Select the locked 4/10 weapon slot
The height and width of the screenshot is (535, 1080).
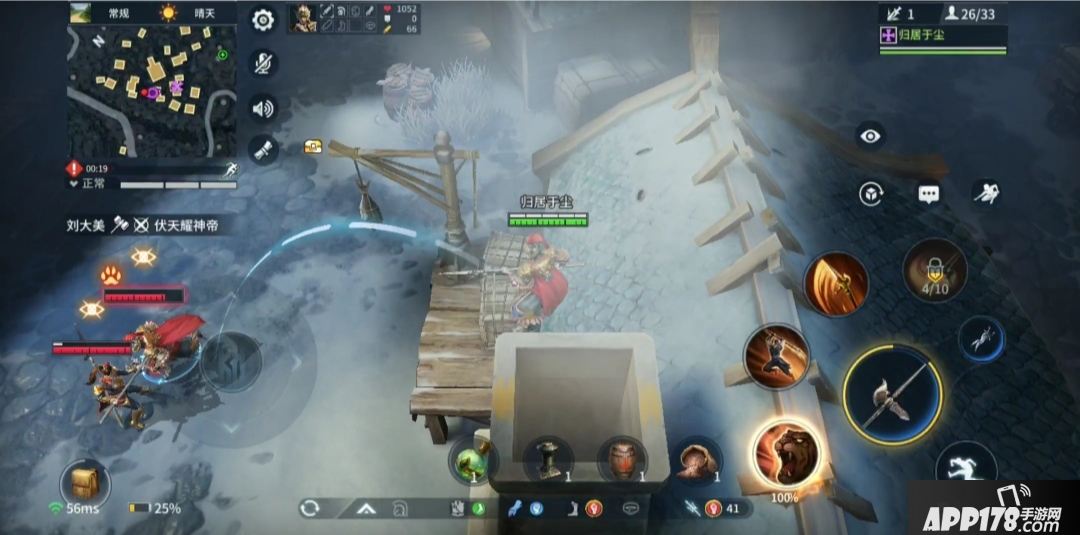pyautogui.click(x=934, y=270)
